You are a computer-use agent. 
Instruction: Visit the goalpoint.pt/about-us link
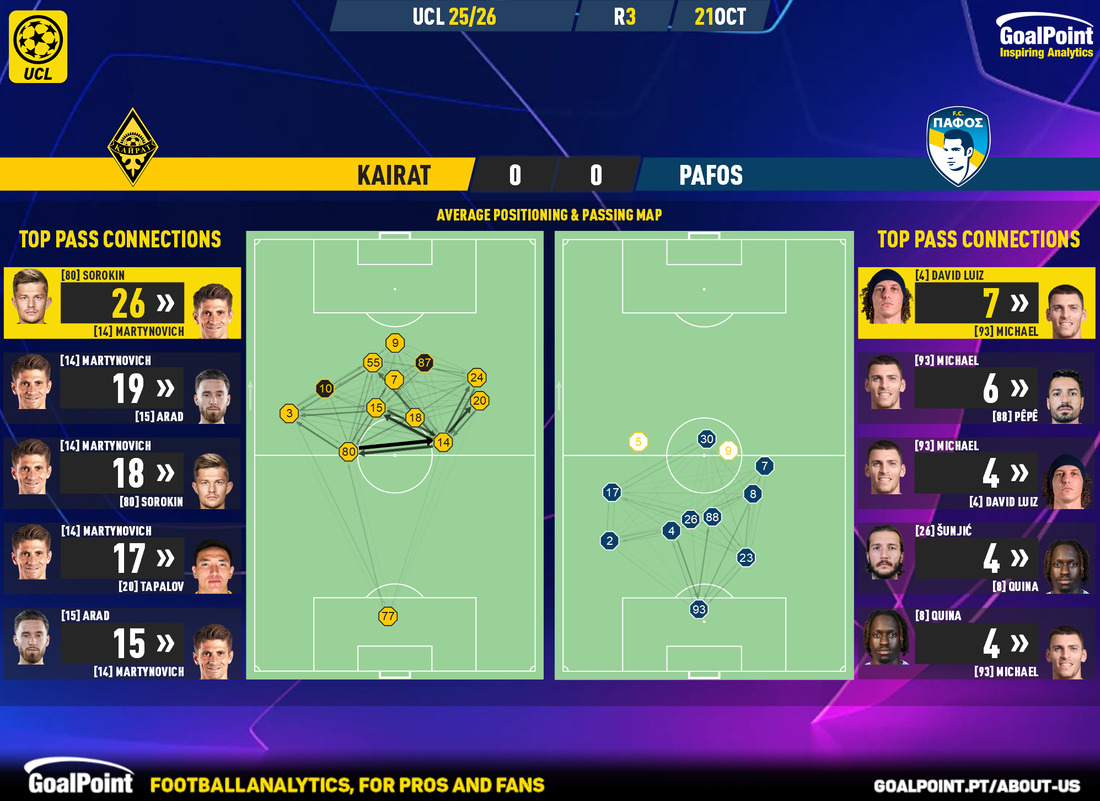pos(983,785)
